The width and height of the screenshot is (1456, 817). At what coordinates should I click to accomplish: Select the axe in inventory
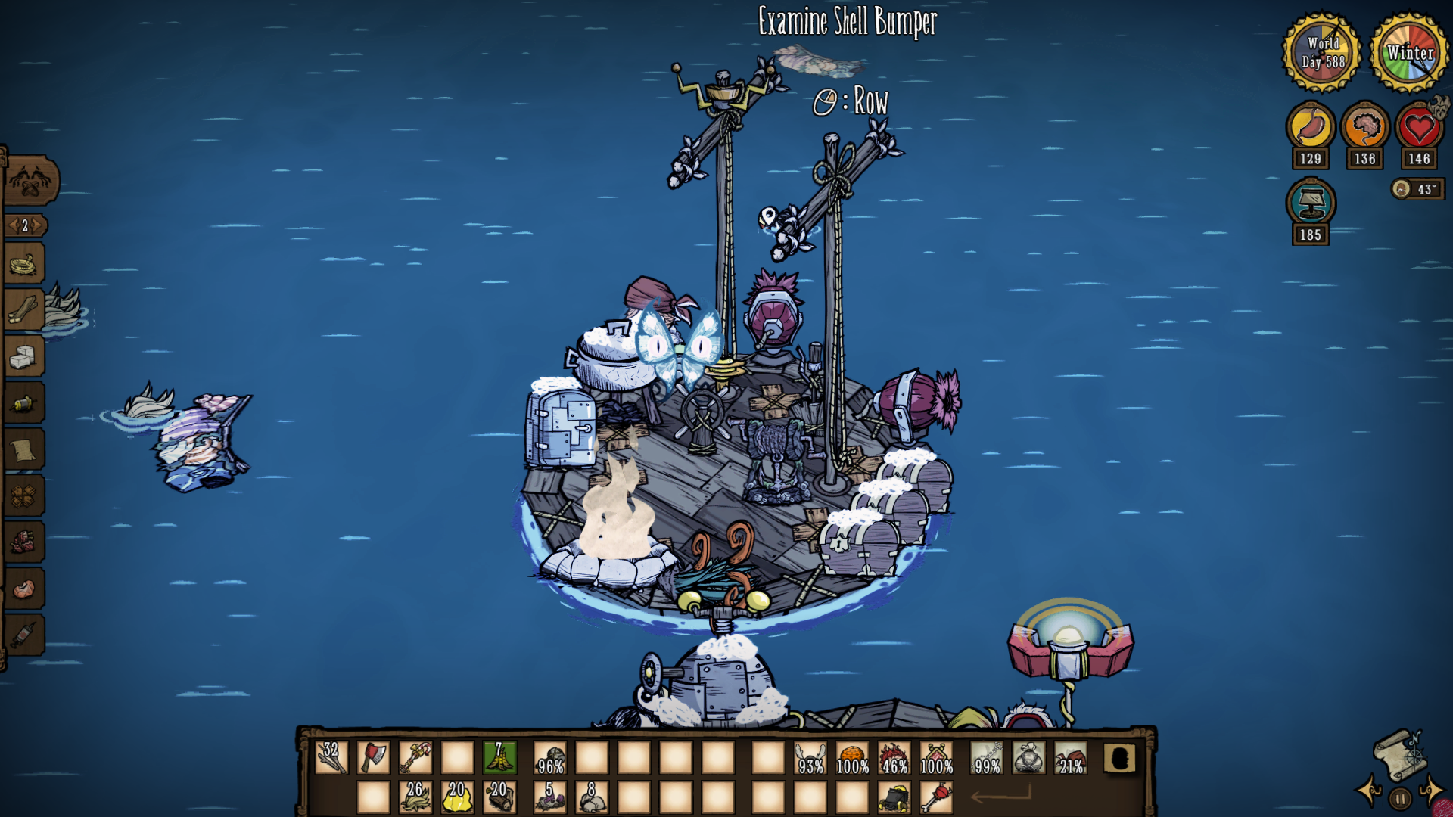(373, 757)
